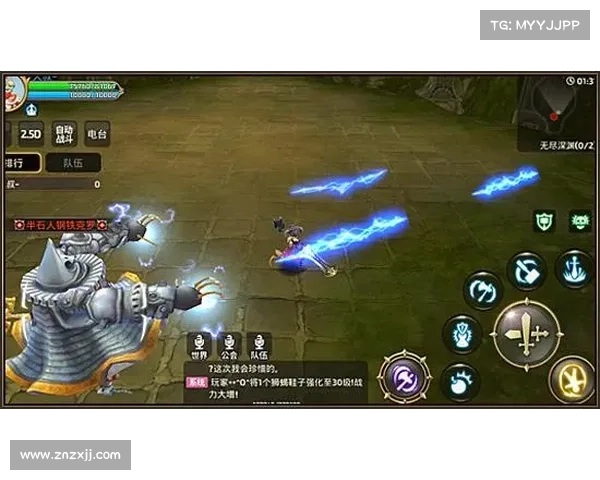This screenshot has height=480, width=600.
Task: Open the radio (电台) button
Action: 97,133
